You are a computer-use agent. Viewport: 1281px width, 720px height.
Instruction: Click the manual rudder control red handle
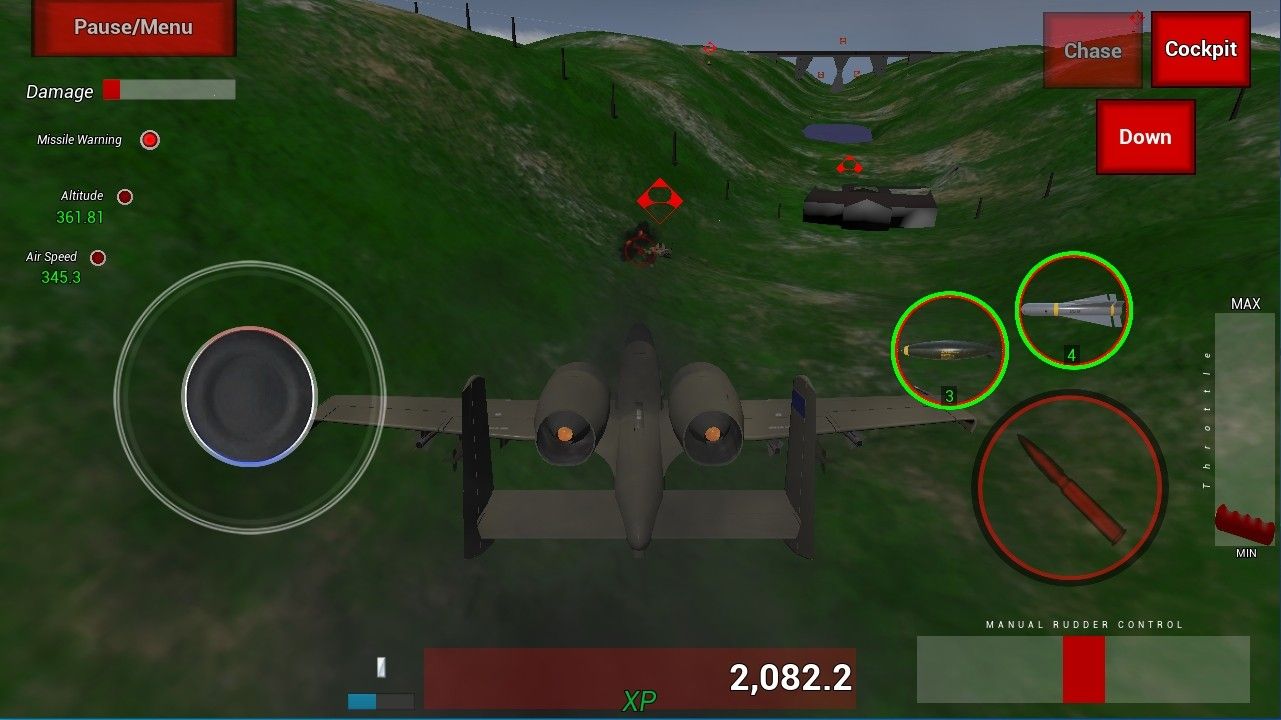tap(1083, 669)
